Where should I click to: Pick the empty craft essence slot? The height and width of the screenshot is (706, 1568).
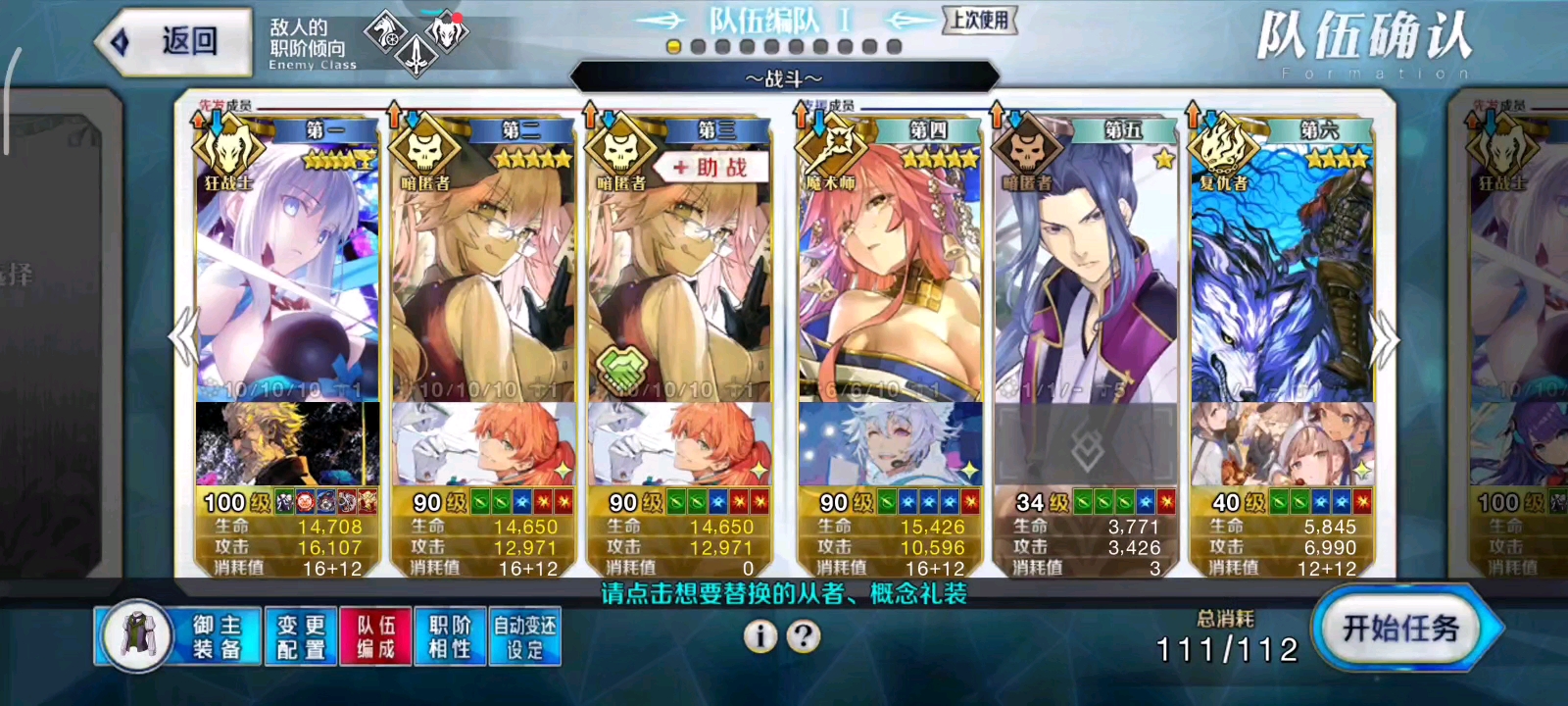pyautogui.click(x=1086, y=445)
